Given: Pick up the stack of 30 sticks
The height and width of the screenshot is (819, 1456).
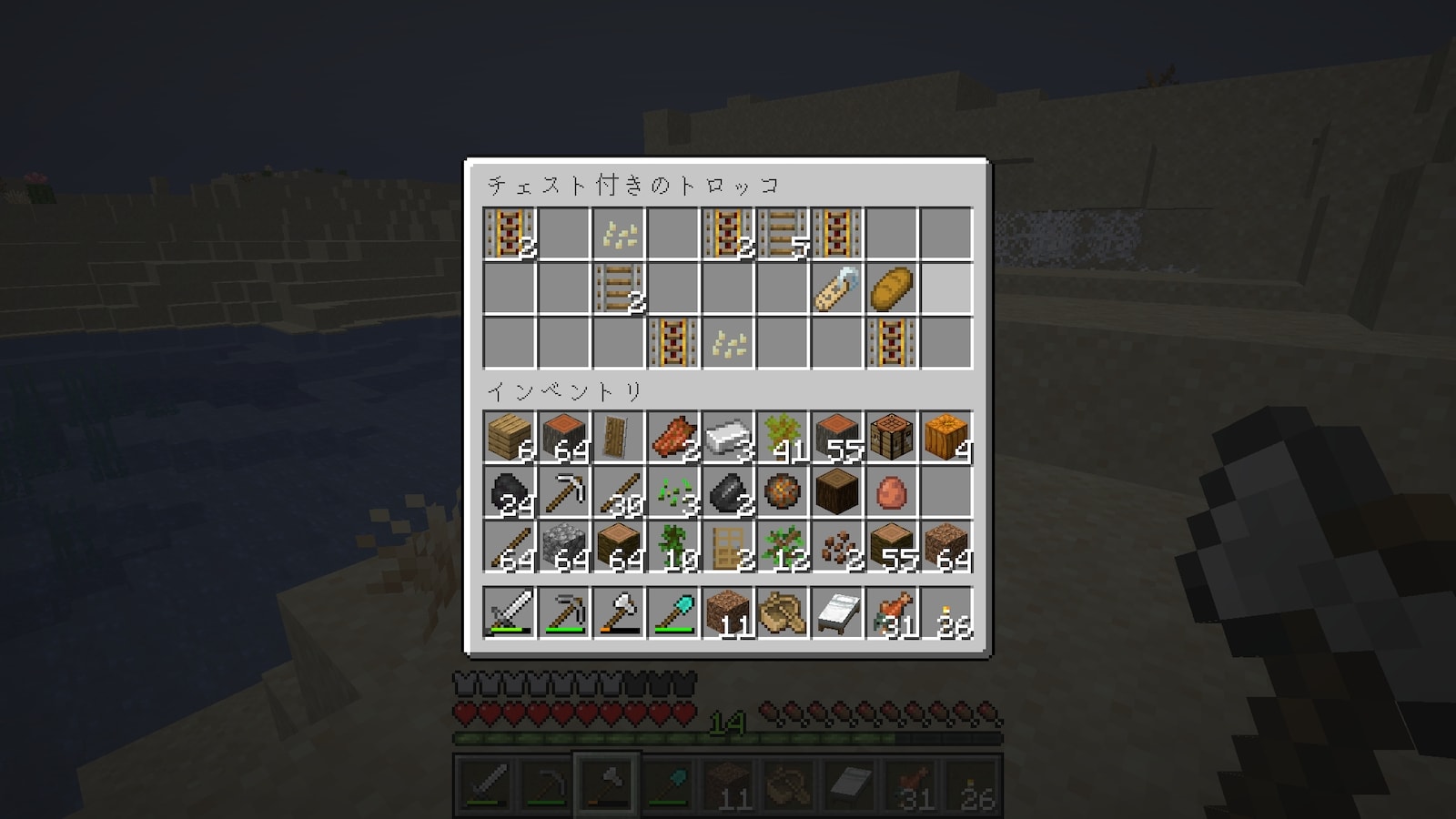Looking at the screenshot, I should [x=618, y=492].
